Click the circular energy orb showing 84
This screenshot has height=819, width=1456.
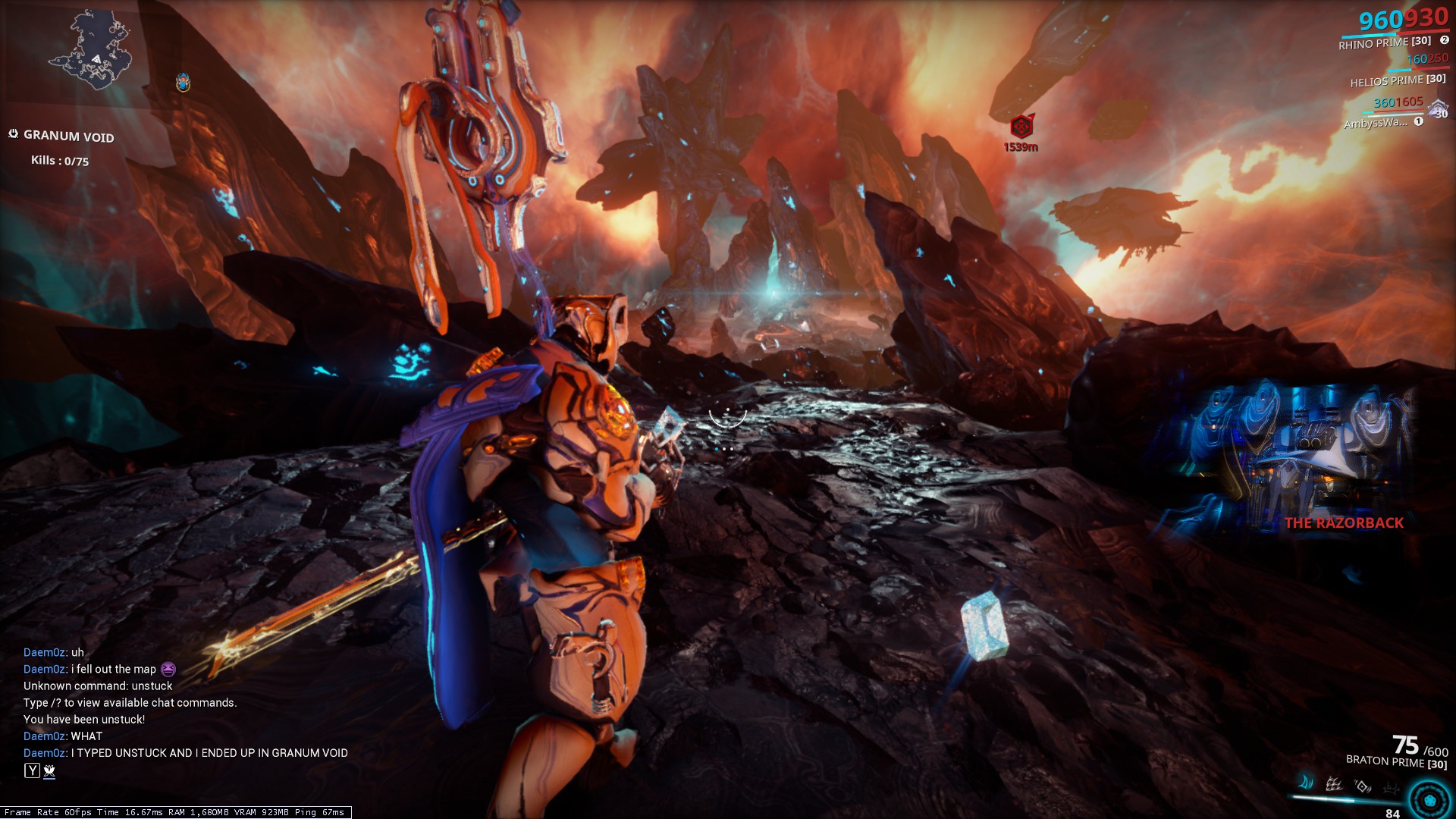1429,800
